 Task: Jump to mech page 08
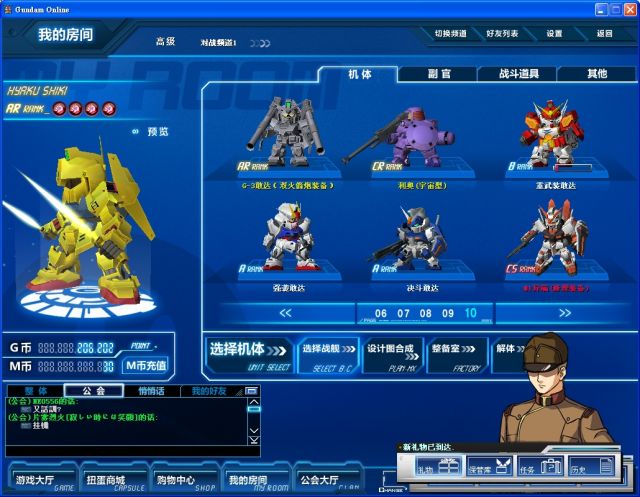pyautogui.click(x=425, y=313)
